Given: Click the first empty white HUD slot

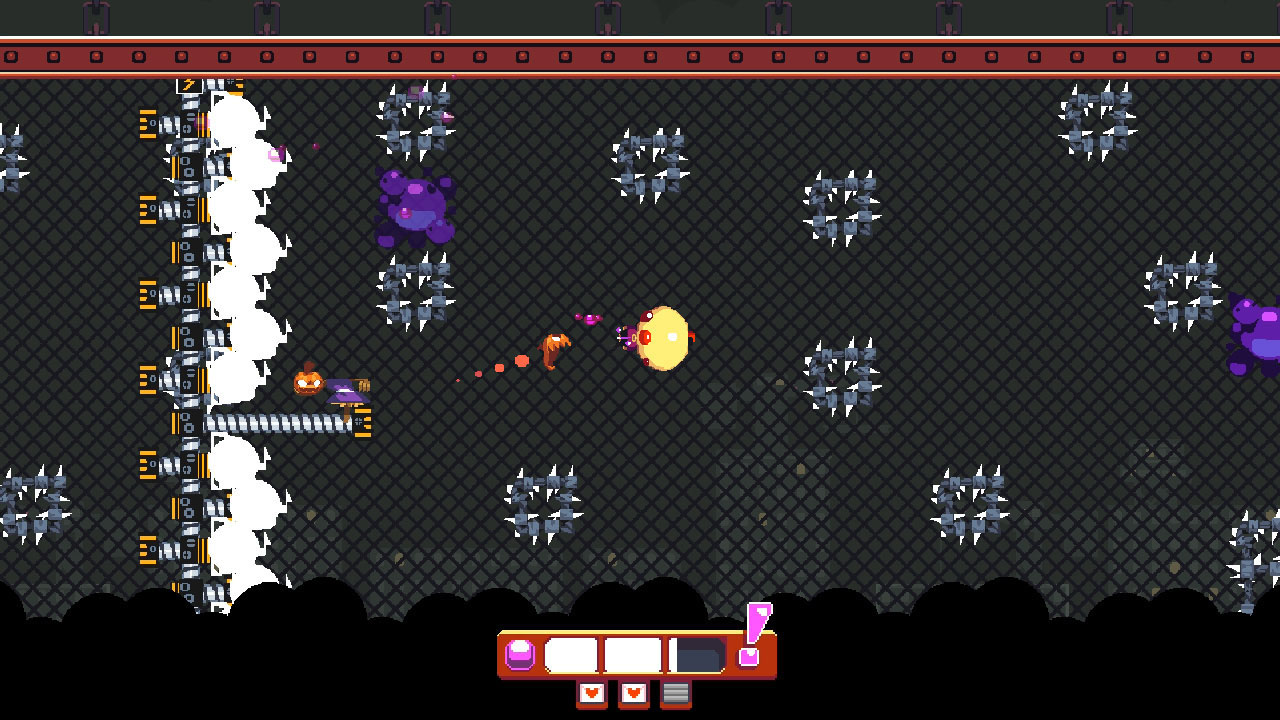Looking at the screenshot, I should coord(570,654).
